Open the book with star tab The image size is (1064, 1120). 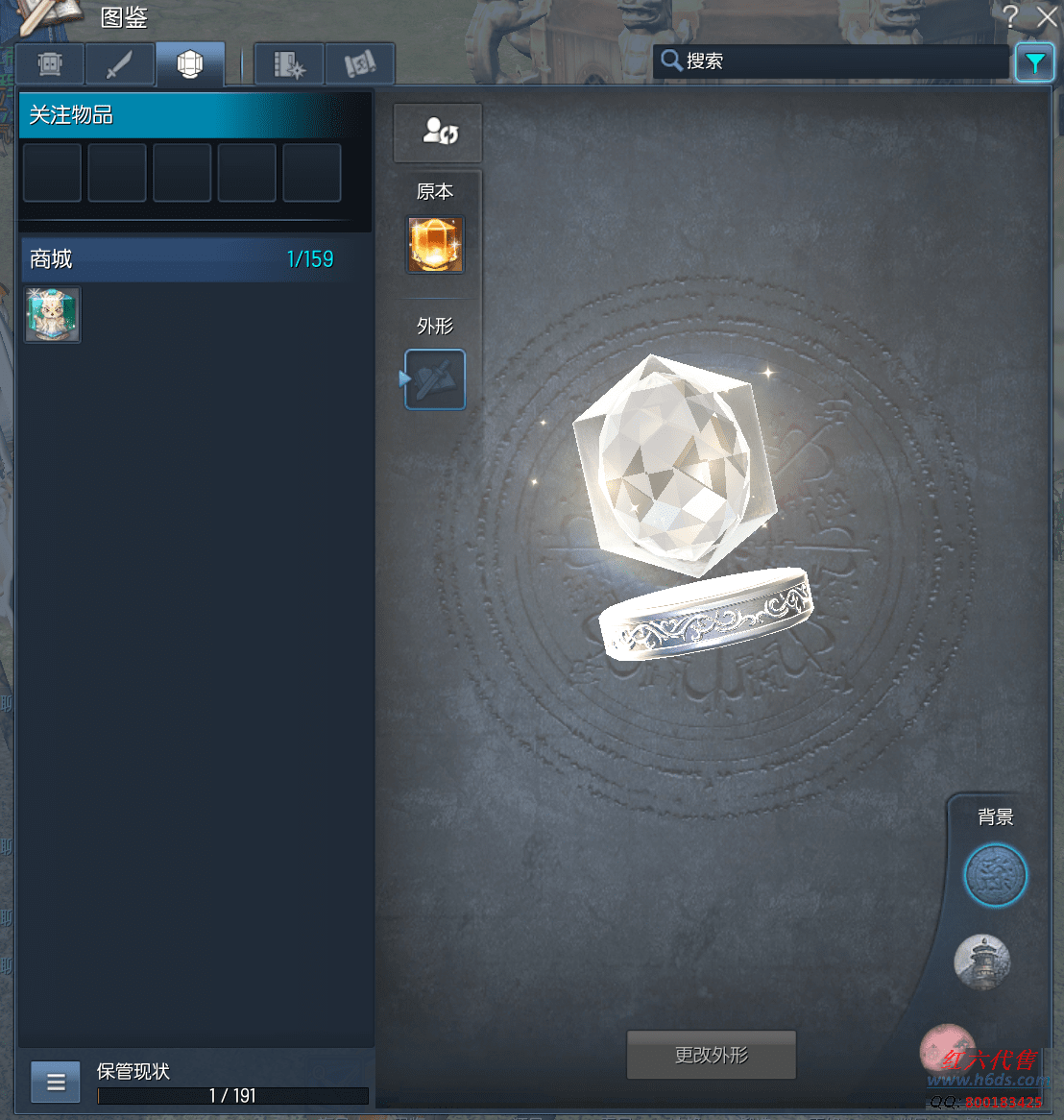click(289, 64)
